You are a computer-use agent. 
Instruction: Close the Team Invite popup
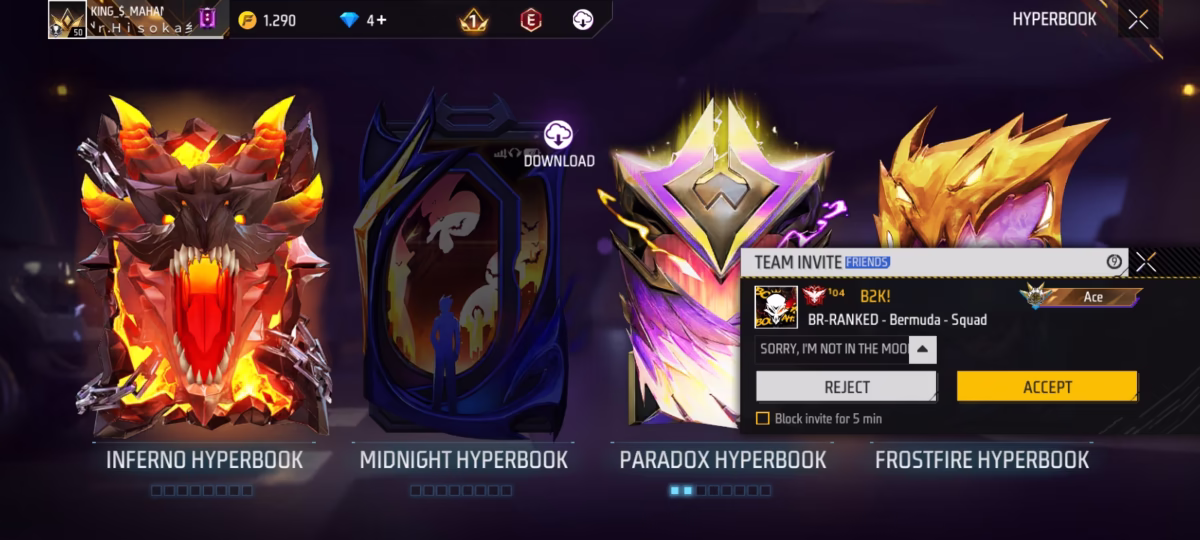1146,262
